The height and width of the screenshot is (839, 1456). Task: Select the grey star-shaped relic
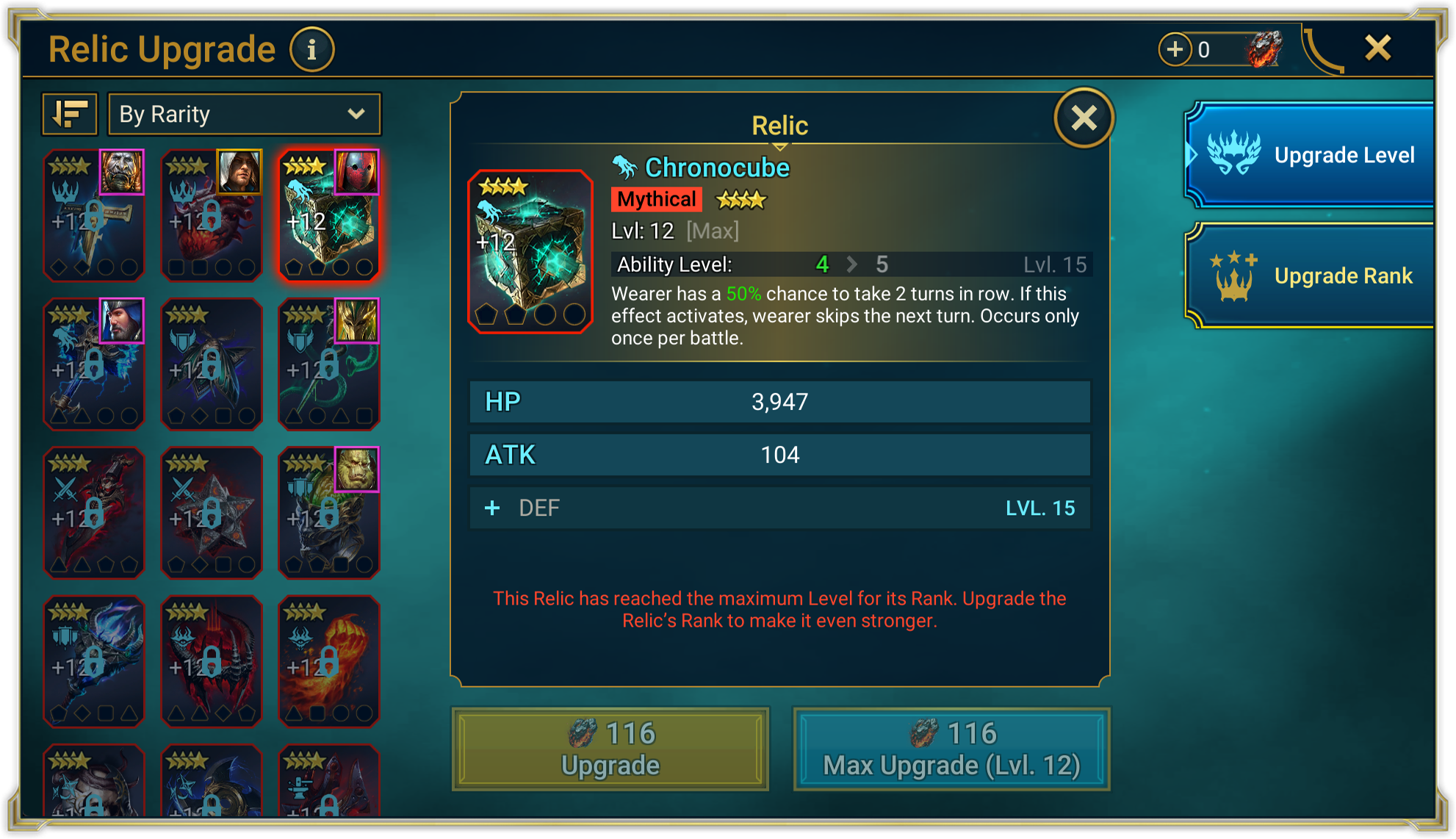(x=212, y=512)
